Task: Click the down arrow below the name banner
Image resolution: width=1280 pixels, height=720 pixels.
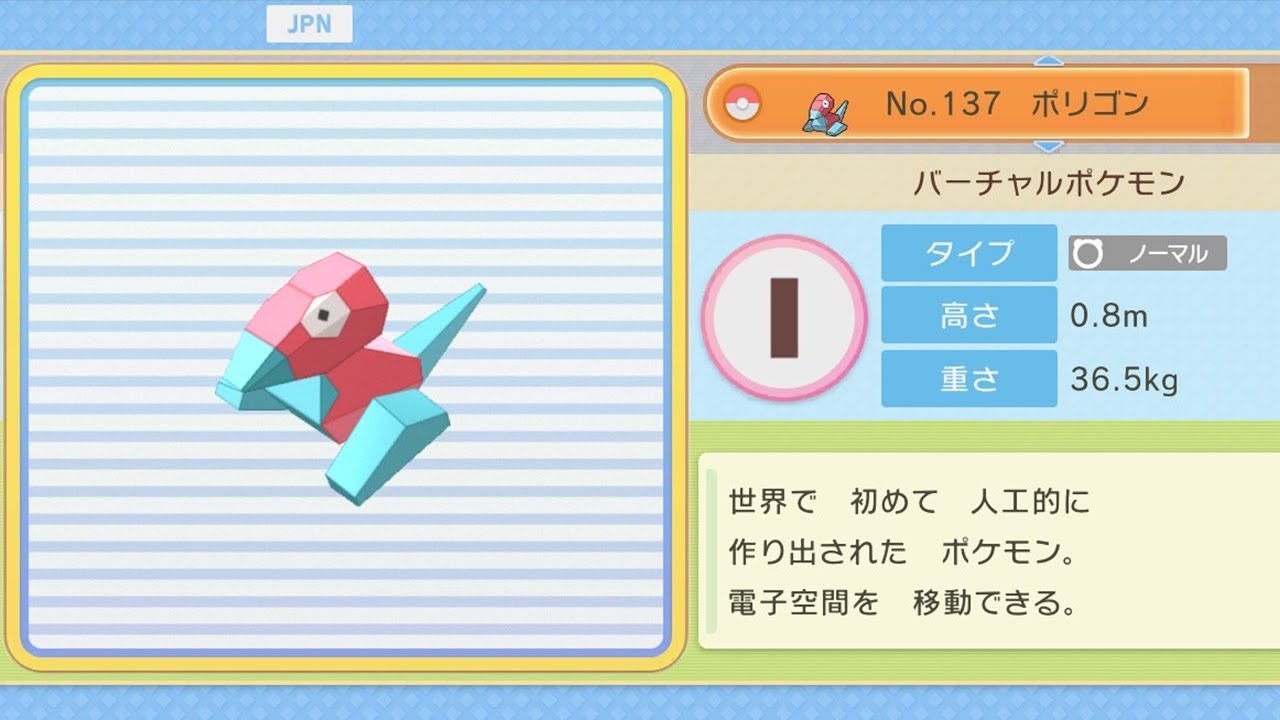Action: pyautogui.click(x=1048, y=147)
